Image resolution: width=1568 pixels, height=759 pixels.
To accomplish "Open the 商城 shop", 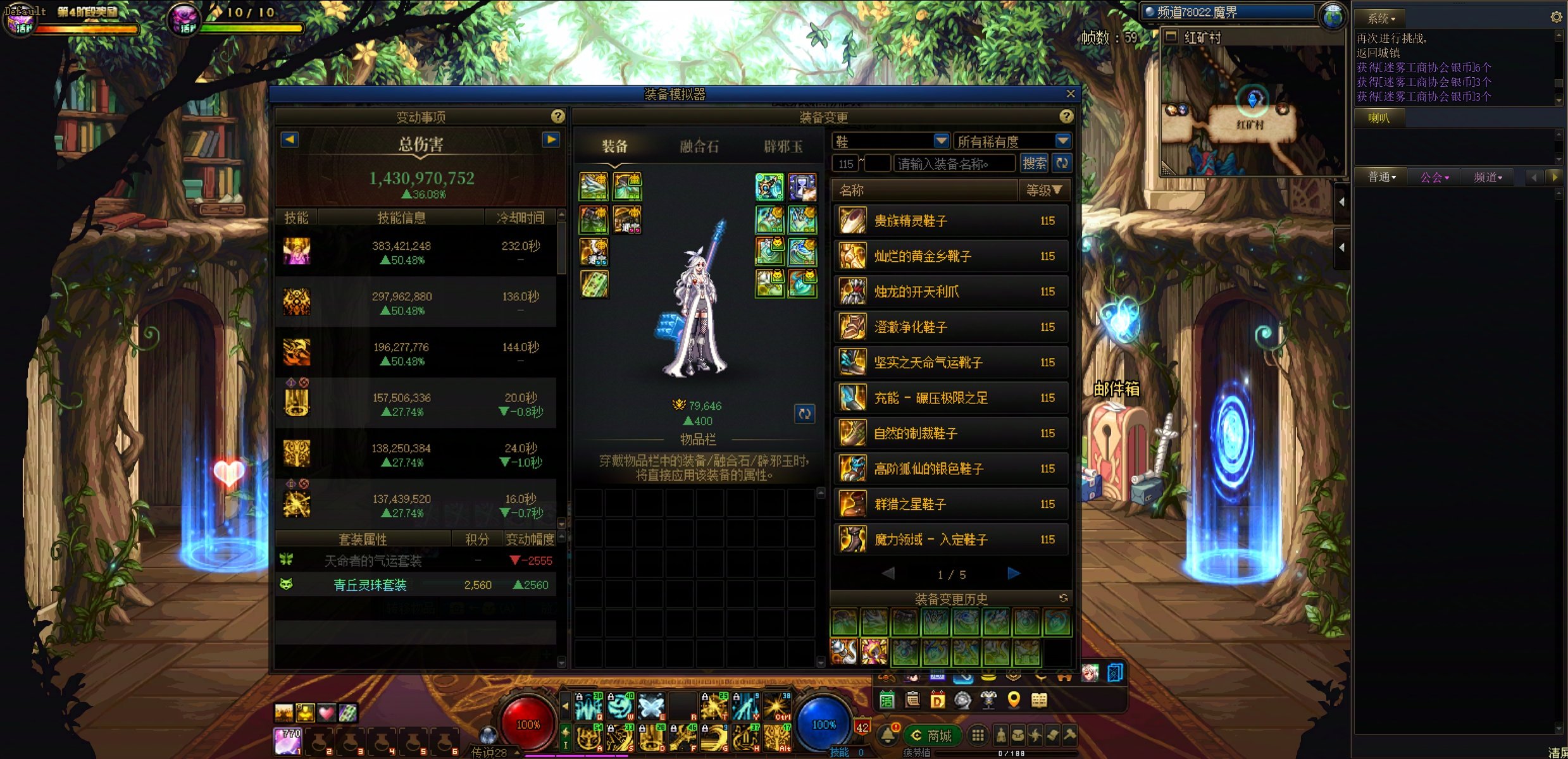I will [x=933, y=736].
